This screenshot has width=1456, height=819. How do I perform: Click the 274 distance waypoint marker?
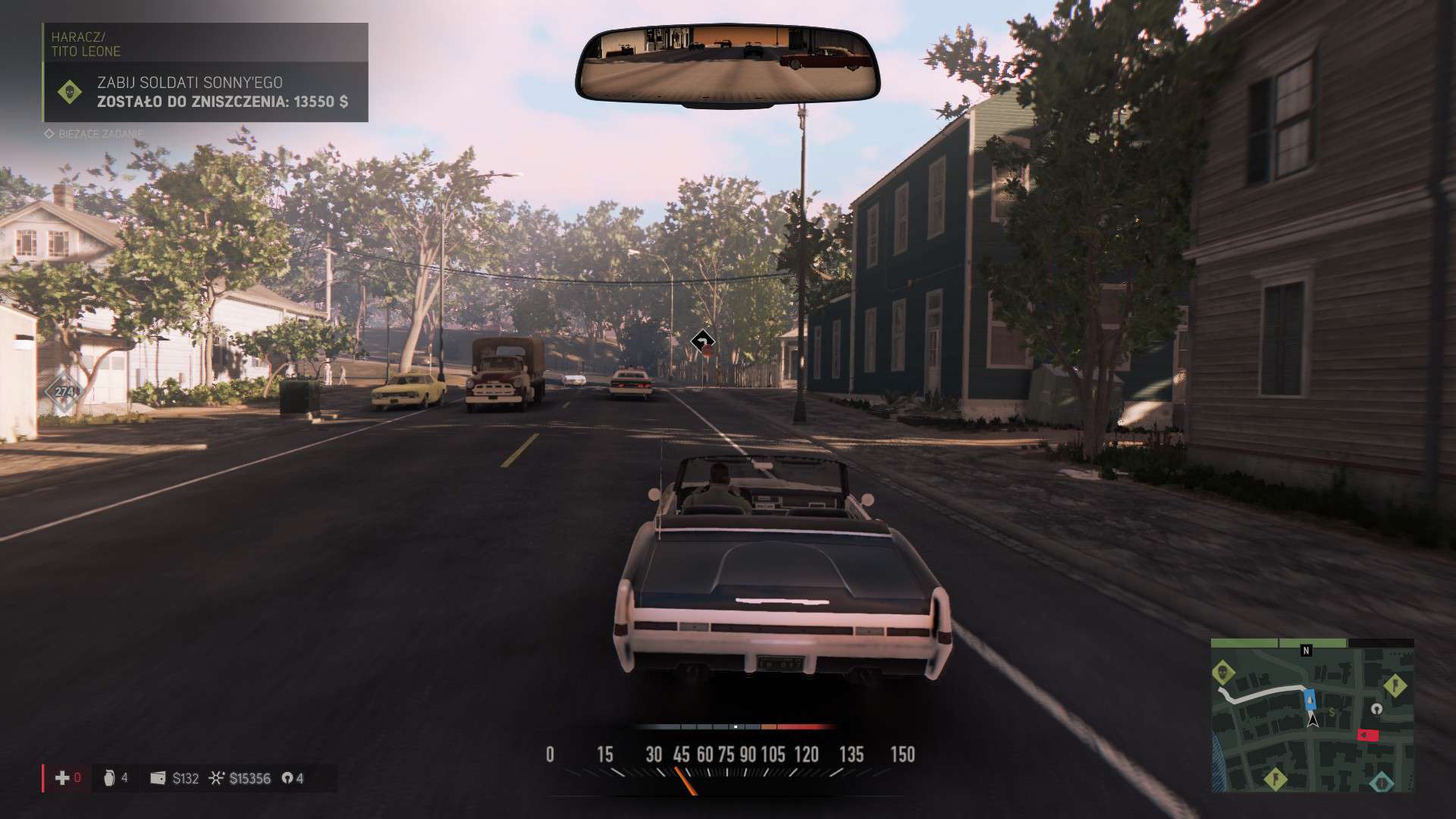click(64, 392)
